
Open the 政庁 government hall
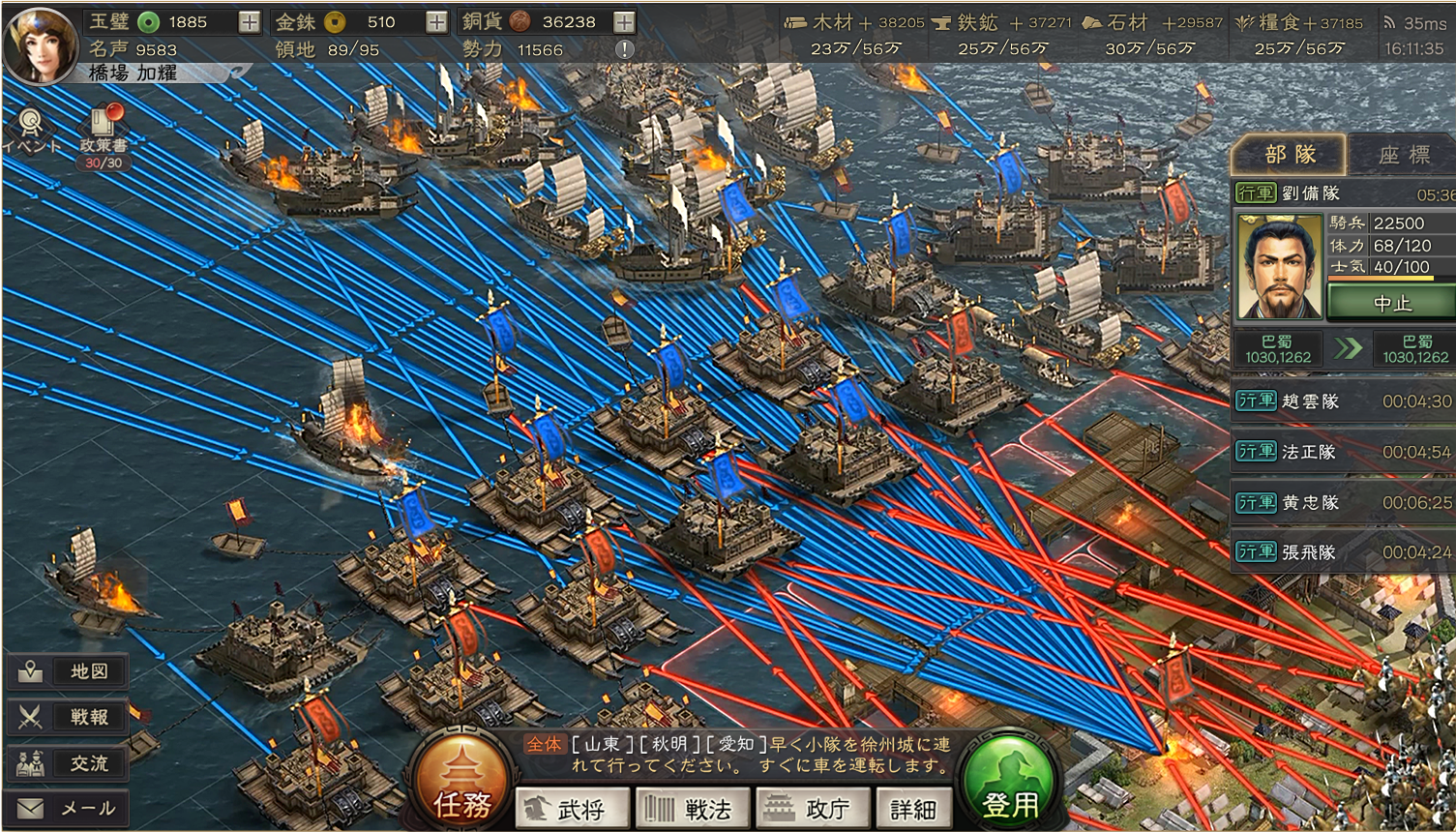[809, 809]
